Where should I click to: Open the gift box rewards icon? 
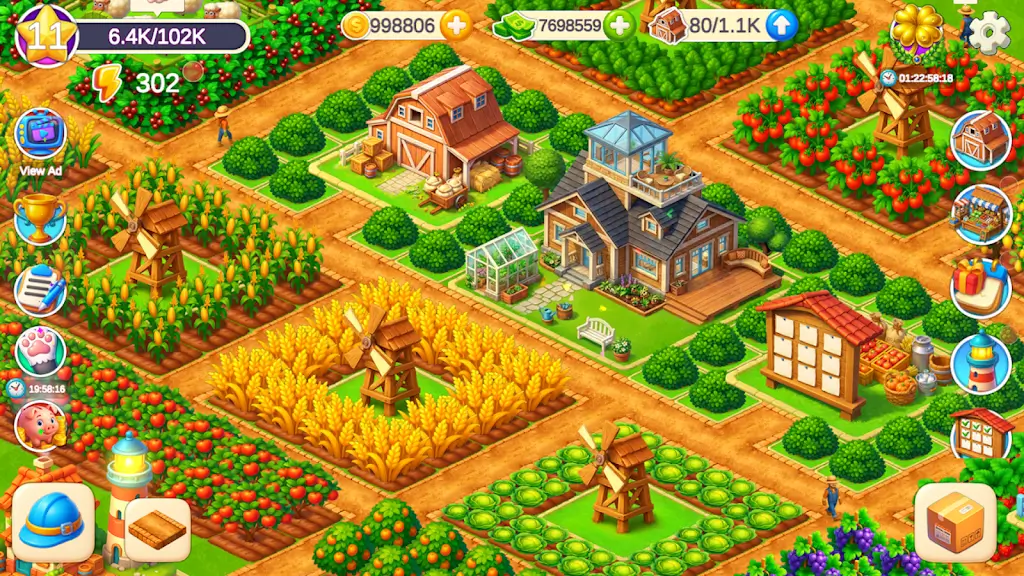point(980,288)
